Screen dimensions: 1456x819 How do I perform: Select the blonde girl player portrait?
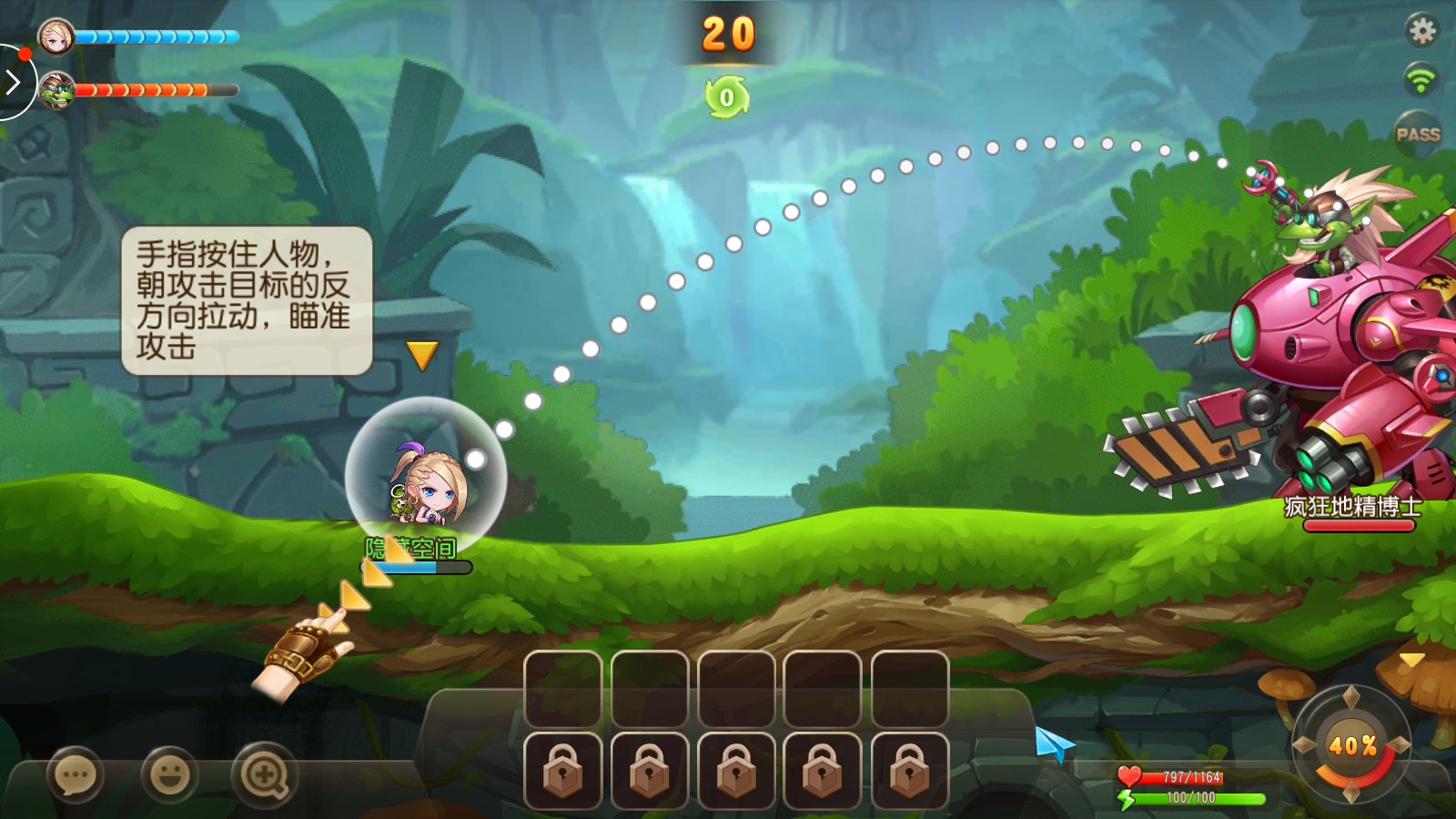pyautogui.click(x=56, y=37)
